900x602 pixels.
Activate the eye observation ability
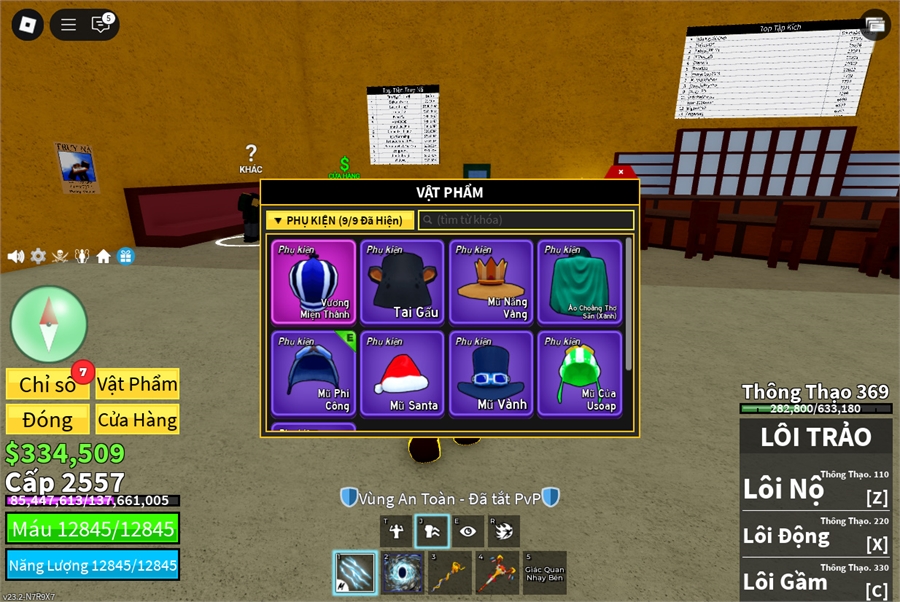(467, 531)
